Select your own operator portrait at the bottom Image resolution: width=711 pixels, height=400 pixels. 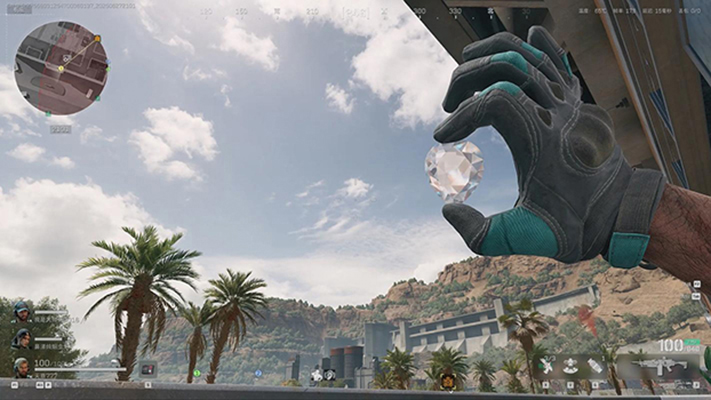coord(21,367)
